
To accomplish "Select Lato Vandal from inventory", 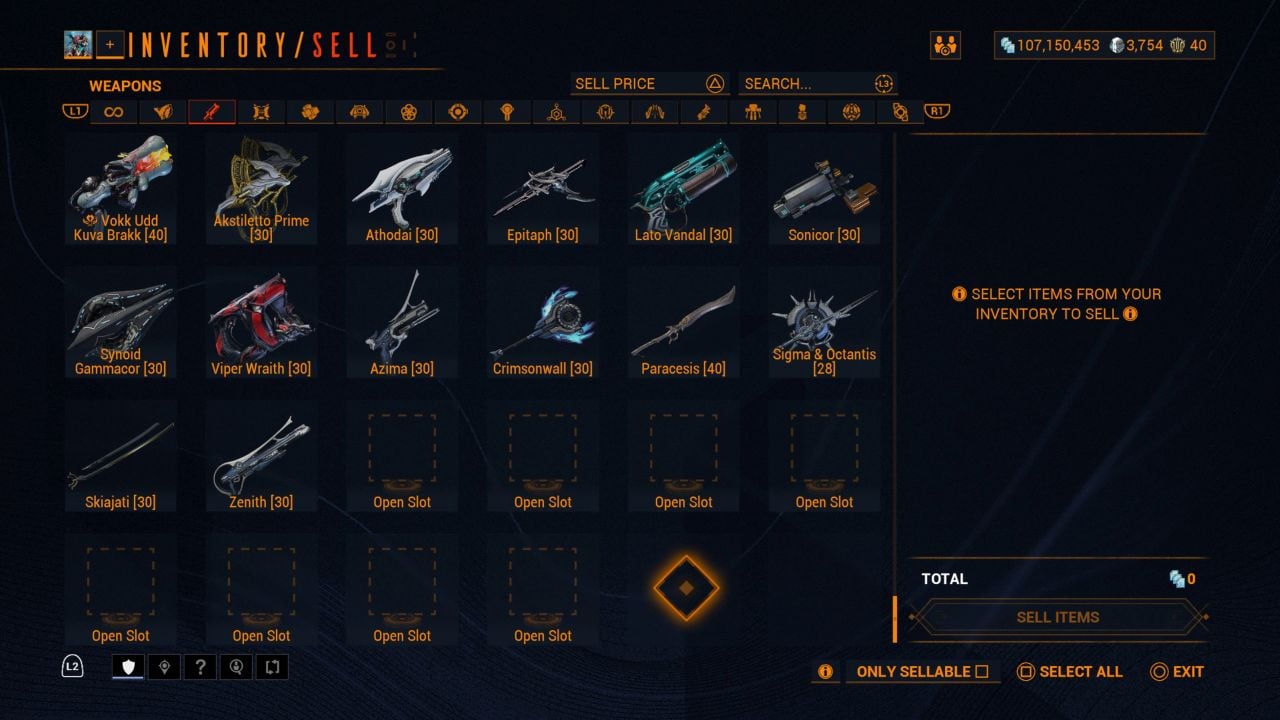I will (684, 190).
